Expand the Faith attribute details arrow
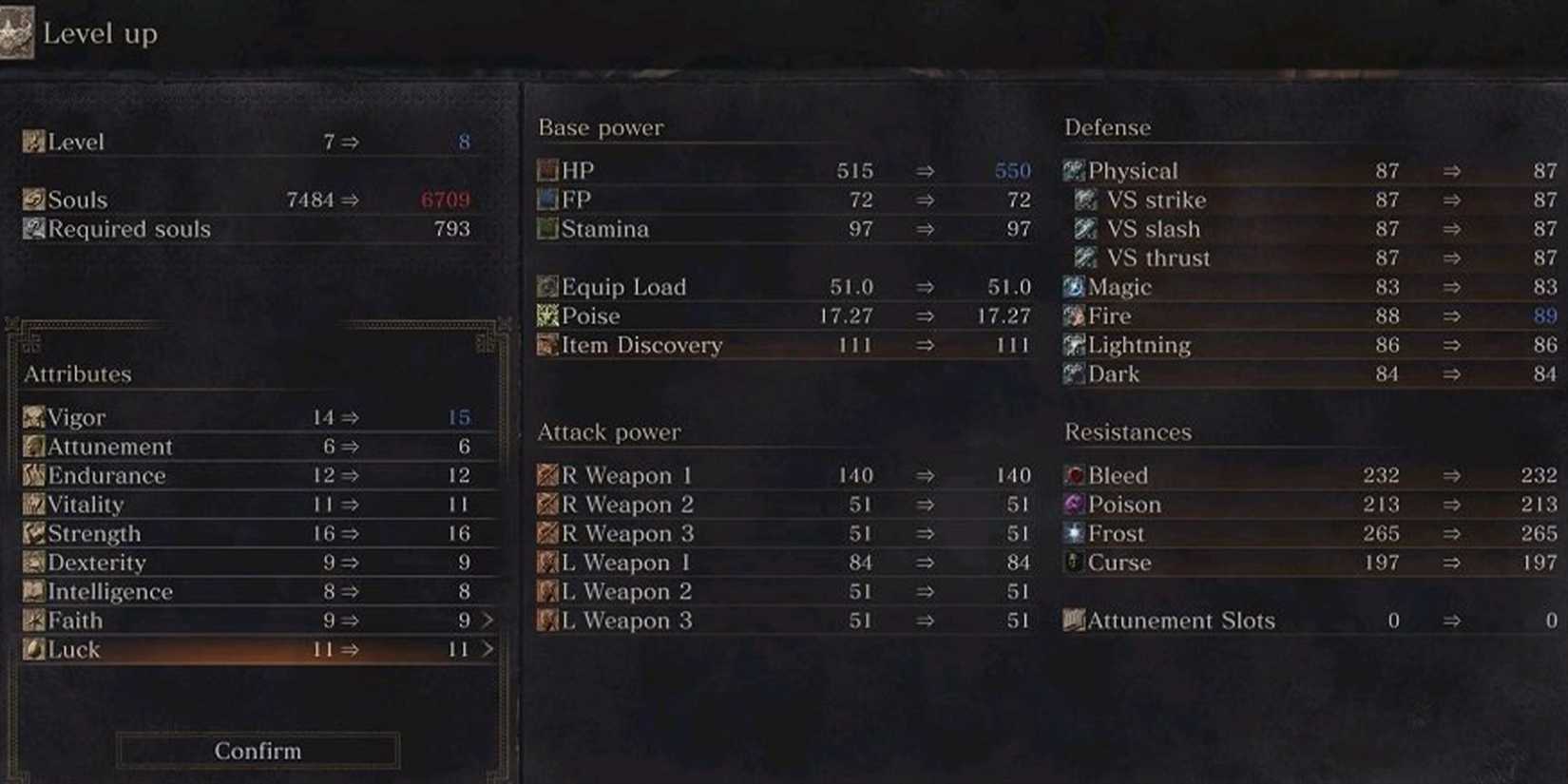This screenshot has height=784, width=1568. point(488,620)
